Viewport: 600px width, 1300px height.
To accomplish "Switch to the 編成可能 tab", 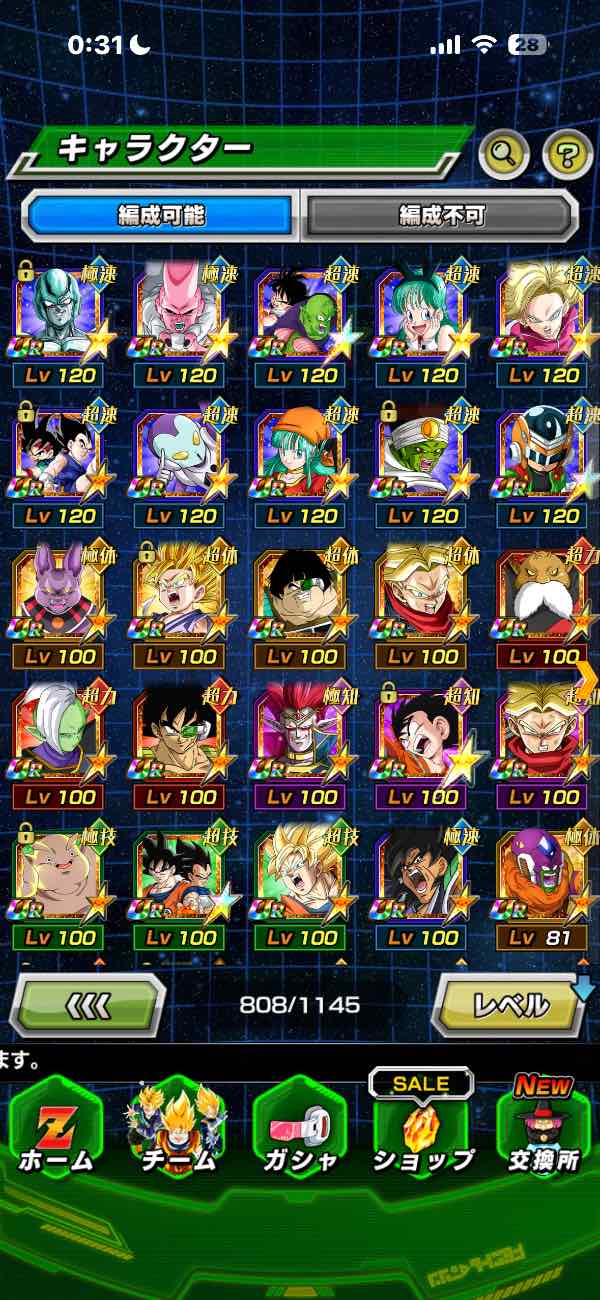I will pos(161,215).
